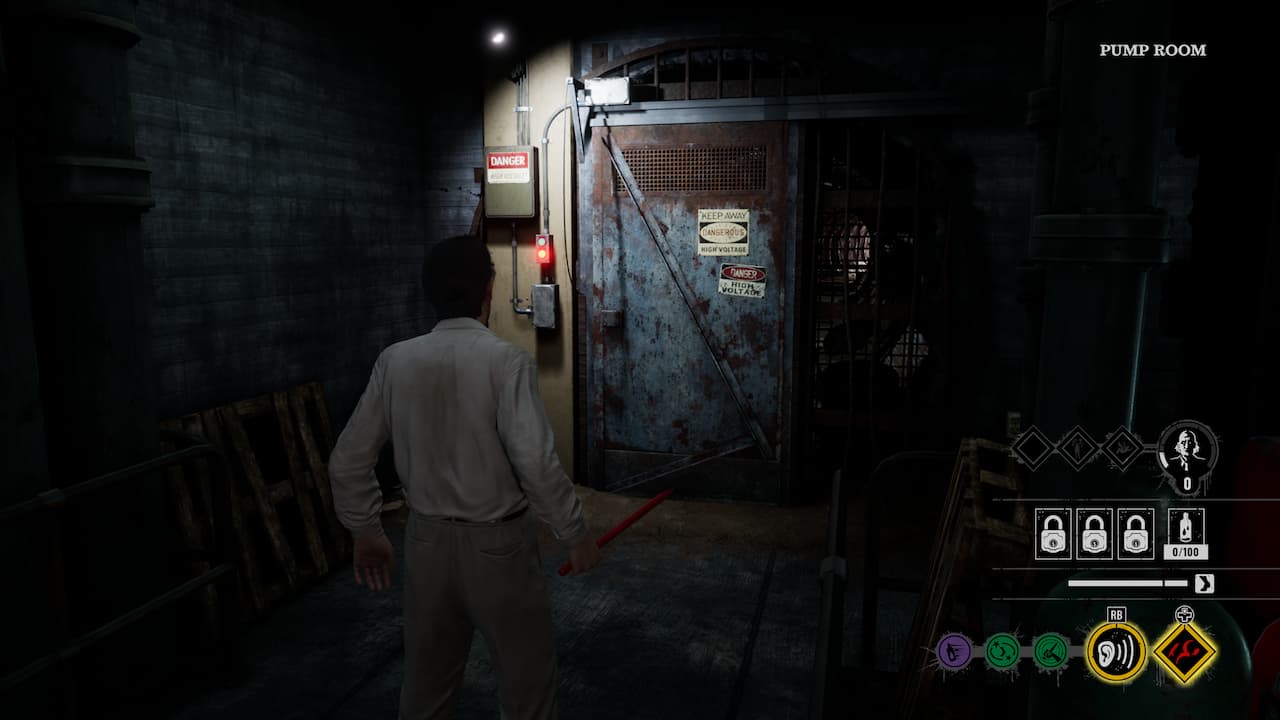Viewport: 1280px width, 720px height.
Task: Click the RB button prompt above the ear
Action: coord(1116,613)
